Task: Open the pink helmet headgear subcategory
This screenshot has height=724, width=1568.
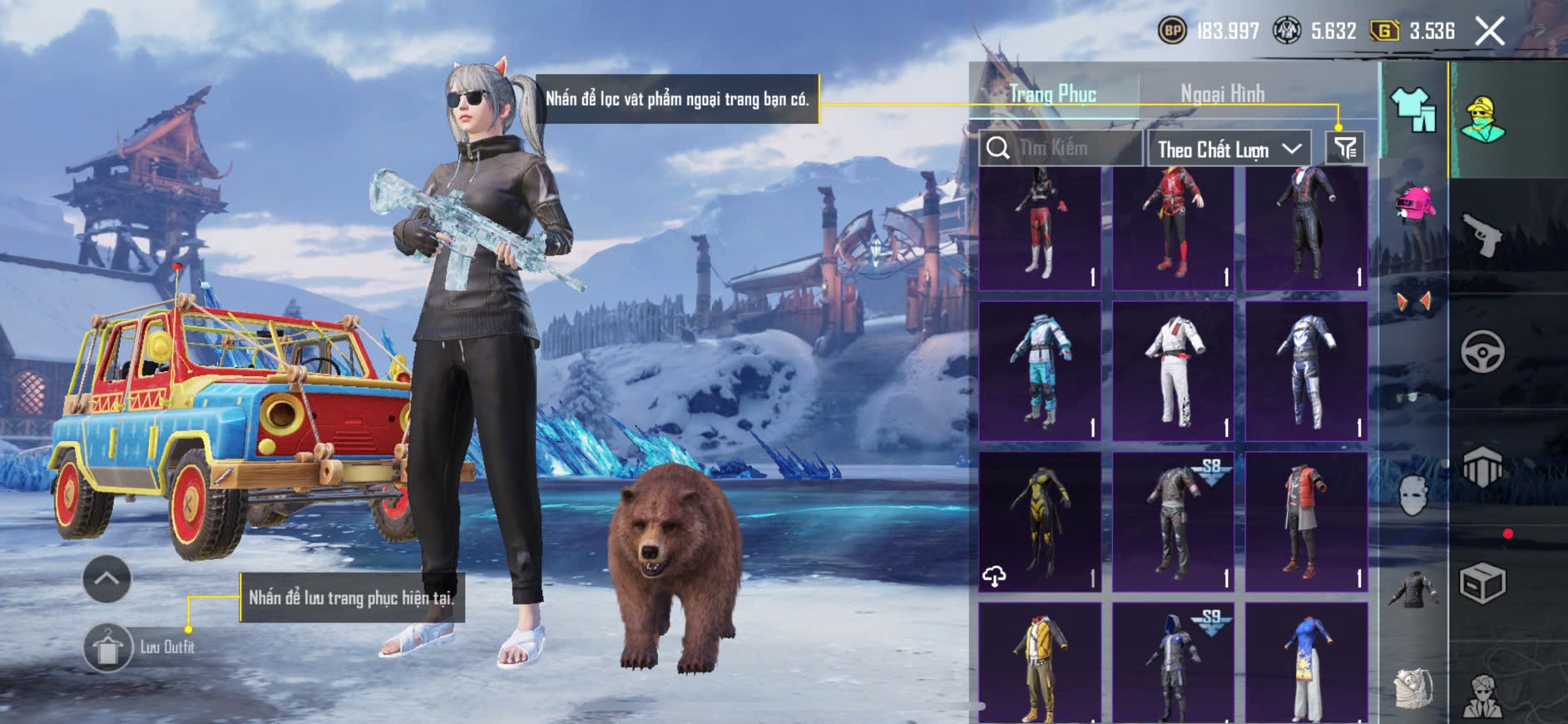Action: pyautogui.click(x=1413, y=205)
